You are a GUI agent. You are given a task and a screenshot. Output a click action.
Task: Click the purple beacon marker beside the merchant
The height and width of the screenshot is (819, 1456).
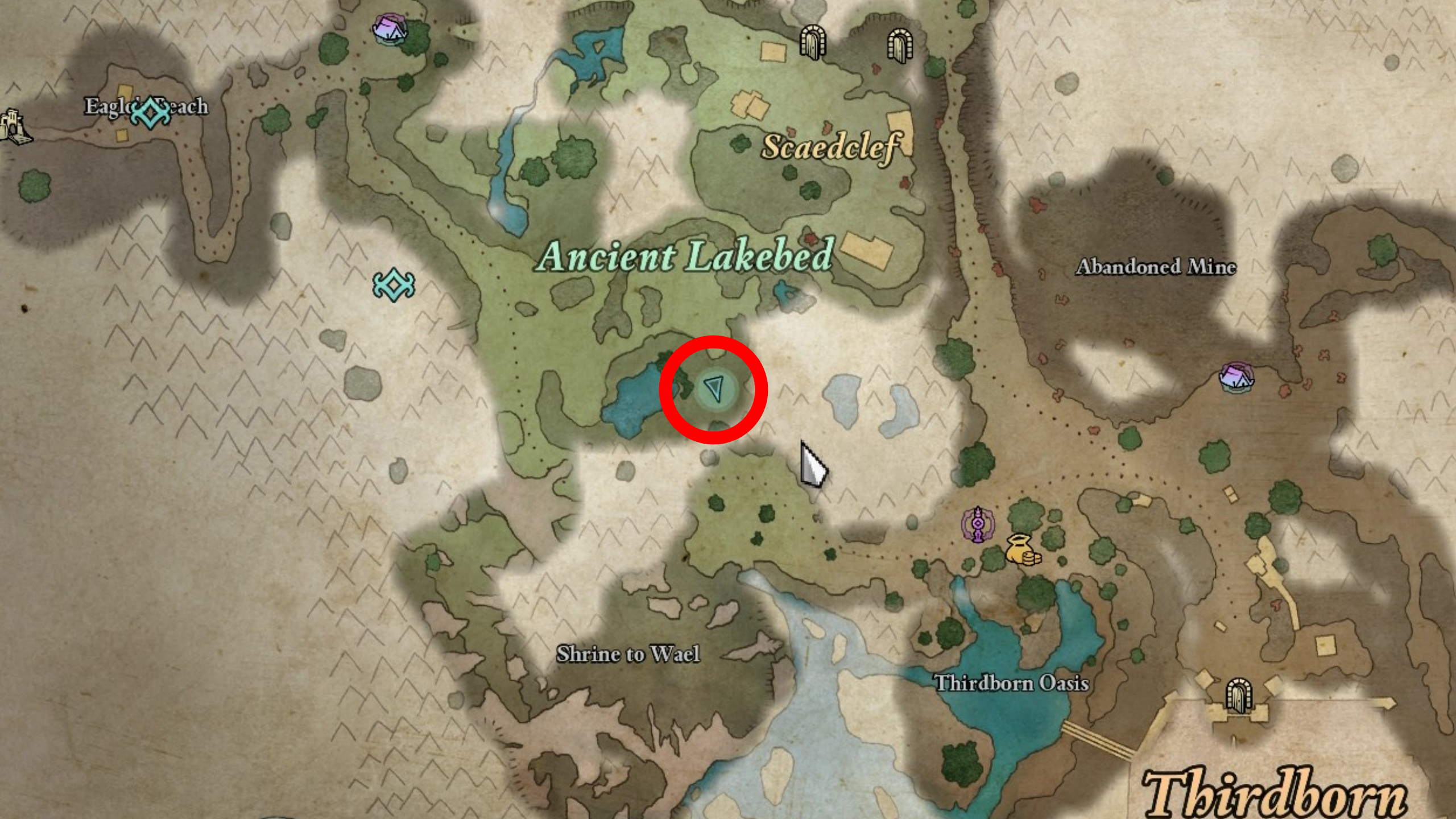[x=977, y=524]
